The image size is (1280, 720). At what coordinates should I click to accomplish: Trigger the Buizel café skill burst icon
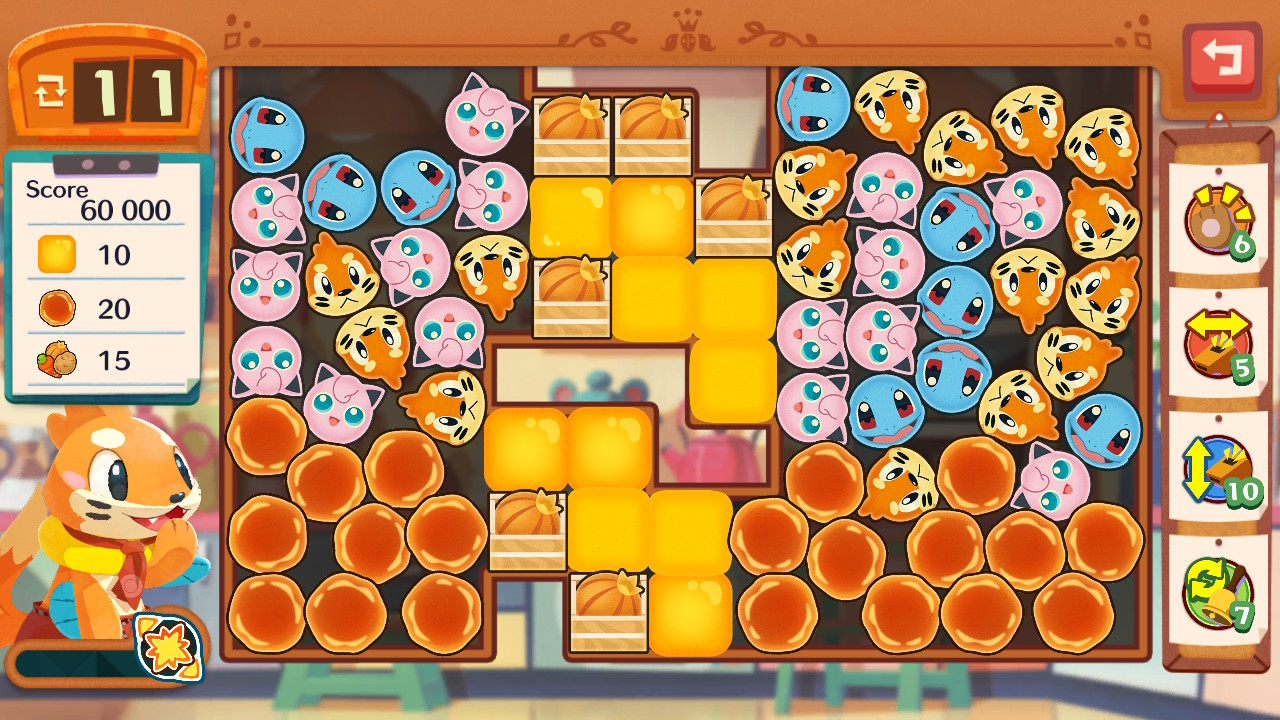click(x=167, y=647)
